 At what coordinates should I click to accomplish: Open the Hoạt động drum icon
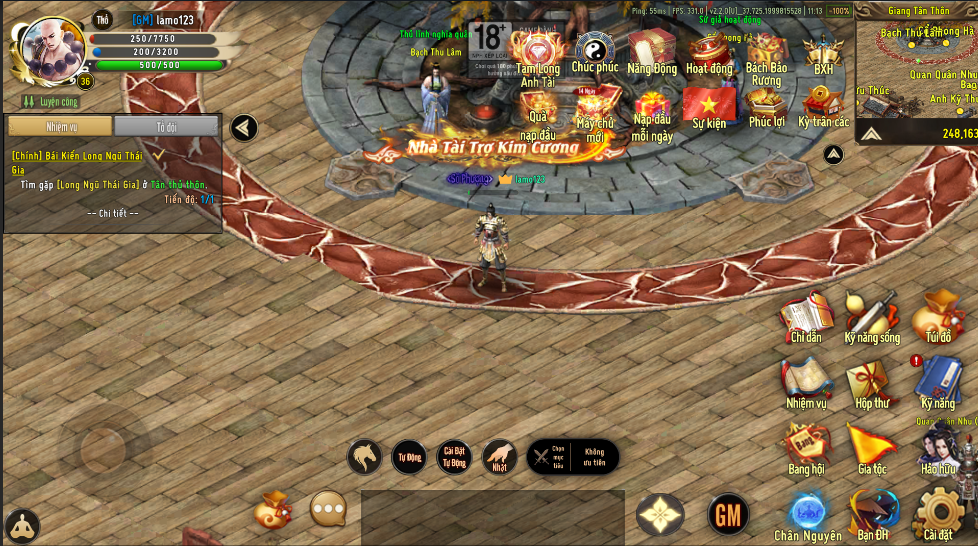(709, 52)
